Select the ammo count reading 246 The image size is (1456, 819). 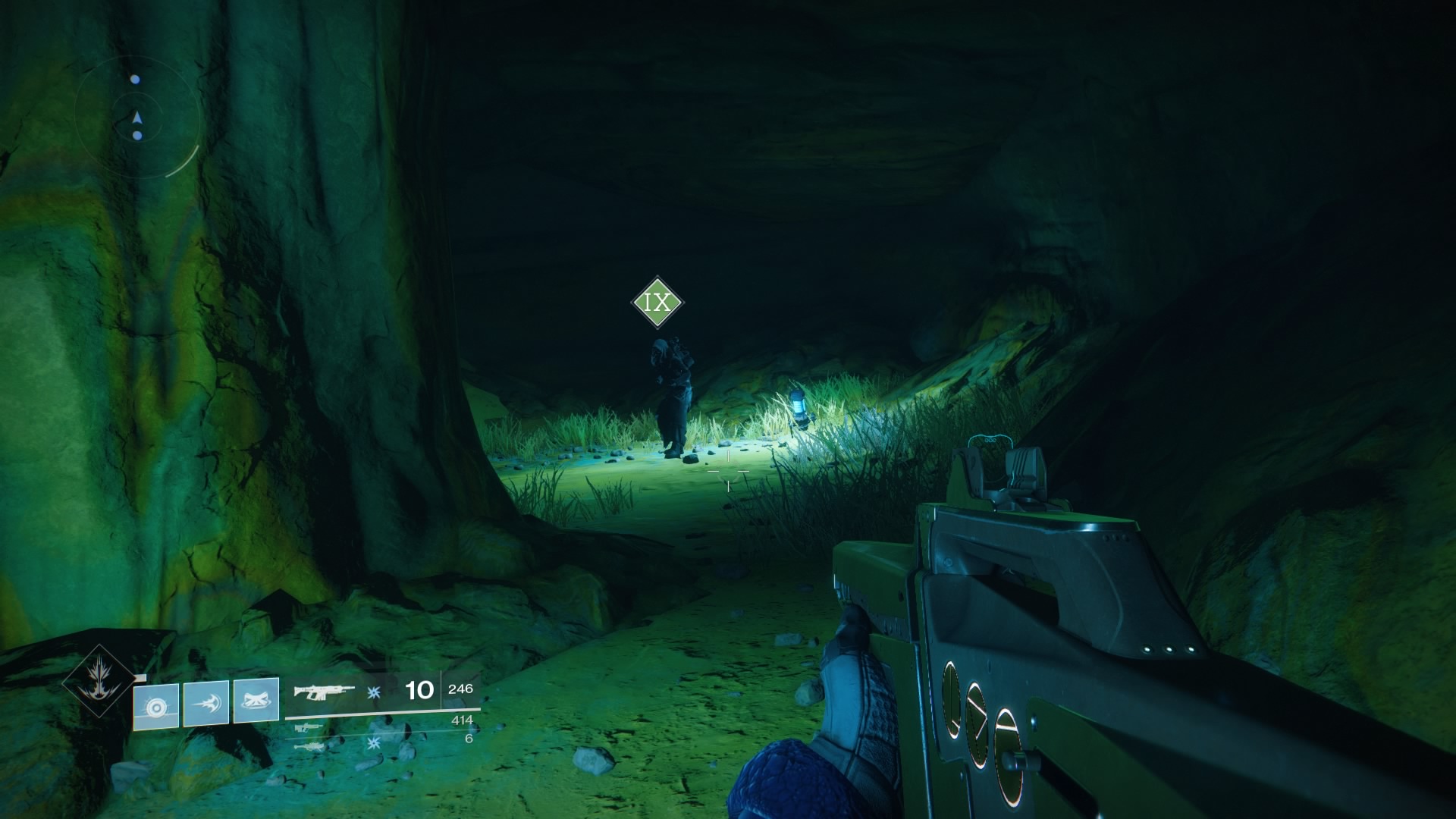click(x=461, y=689)
